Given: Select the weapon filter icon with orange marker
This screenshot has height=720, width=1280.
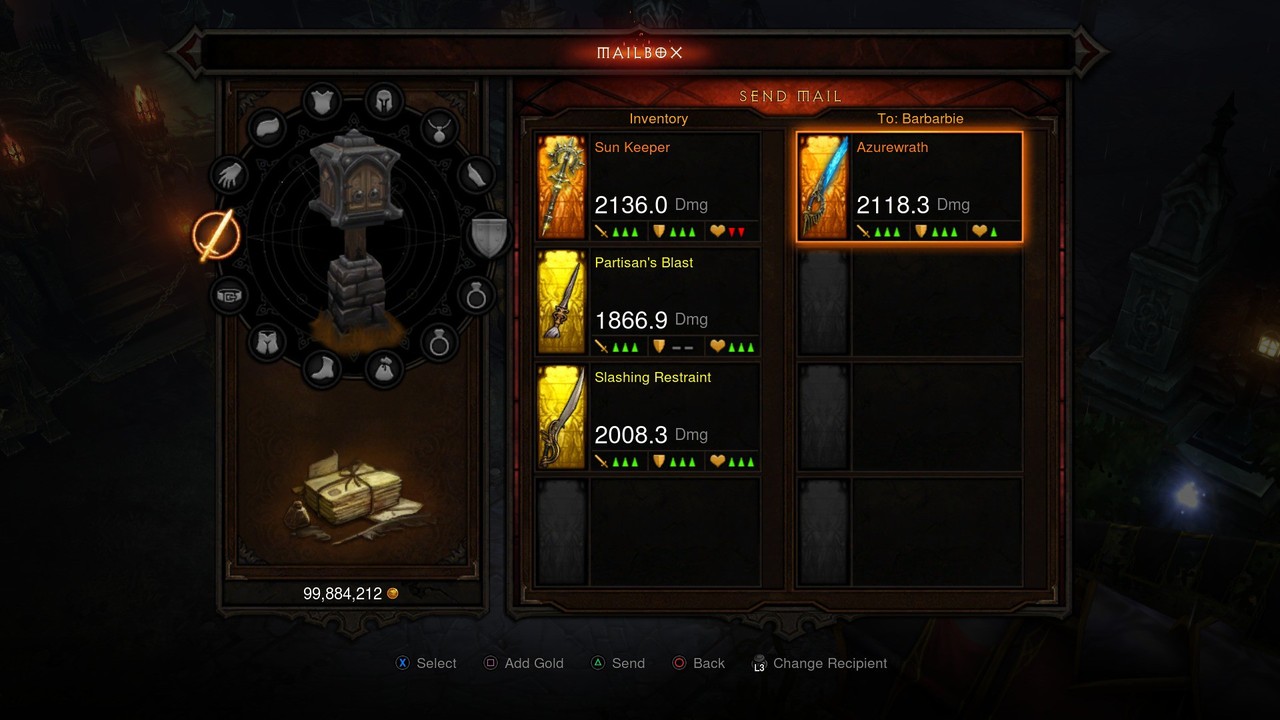Looking at the screenshot, I should 219,233.
